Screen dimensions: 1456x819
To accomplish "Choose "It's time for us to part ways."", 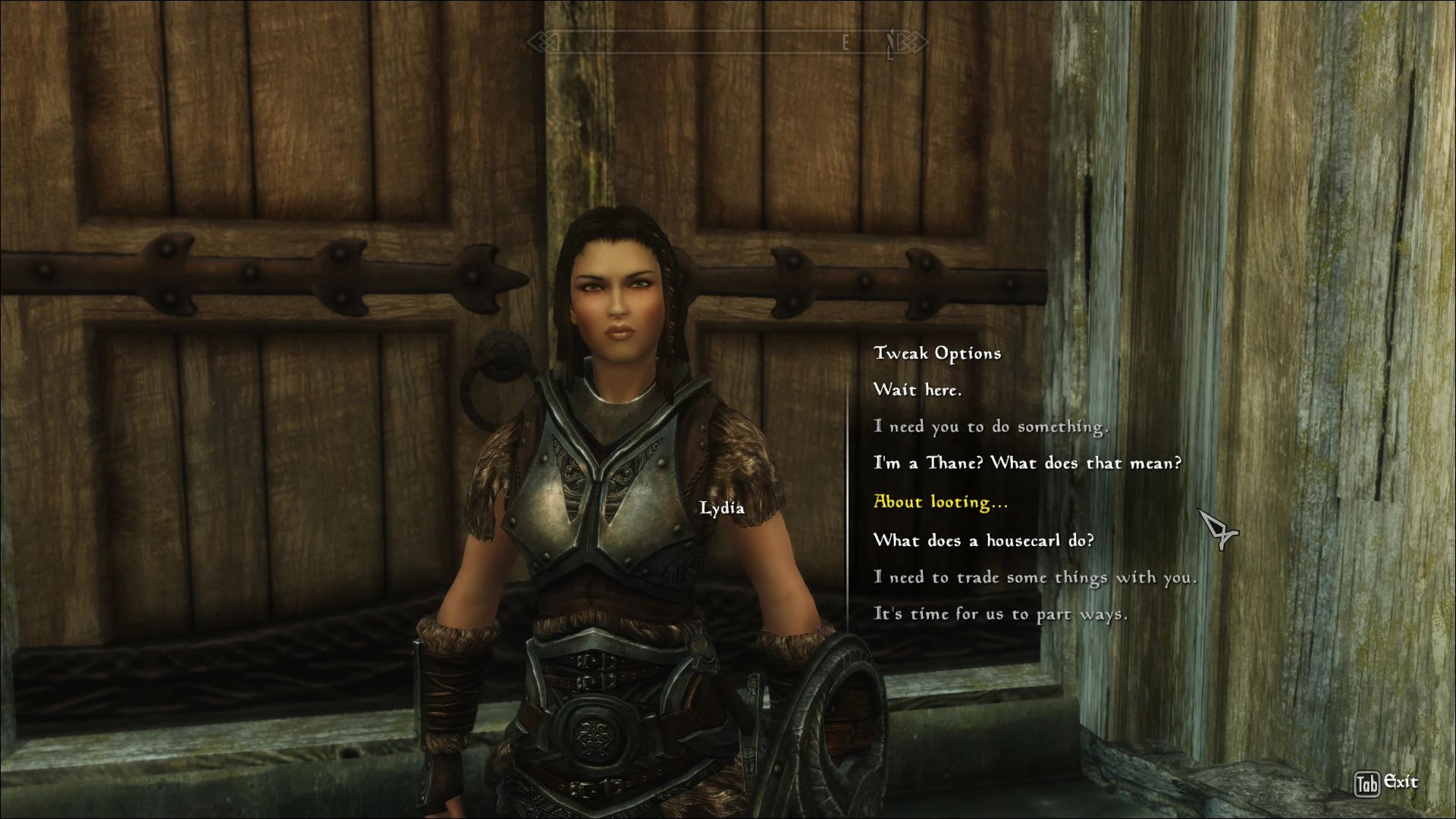I will point(1001,614).
